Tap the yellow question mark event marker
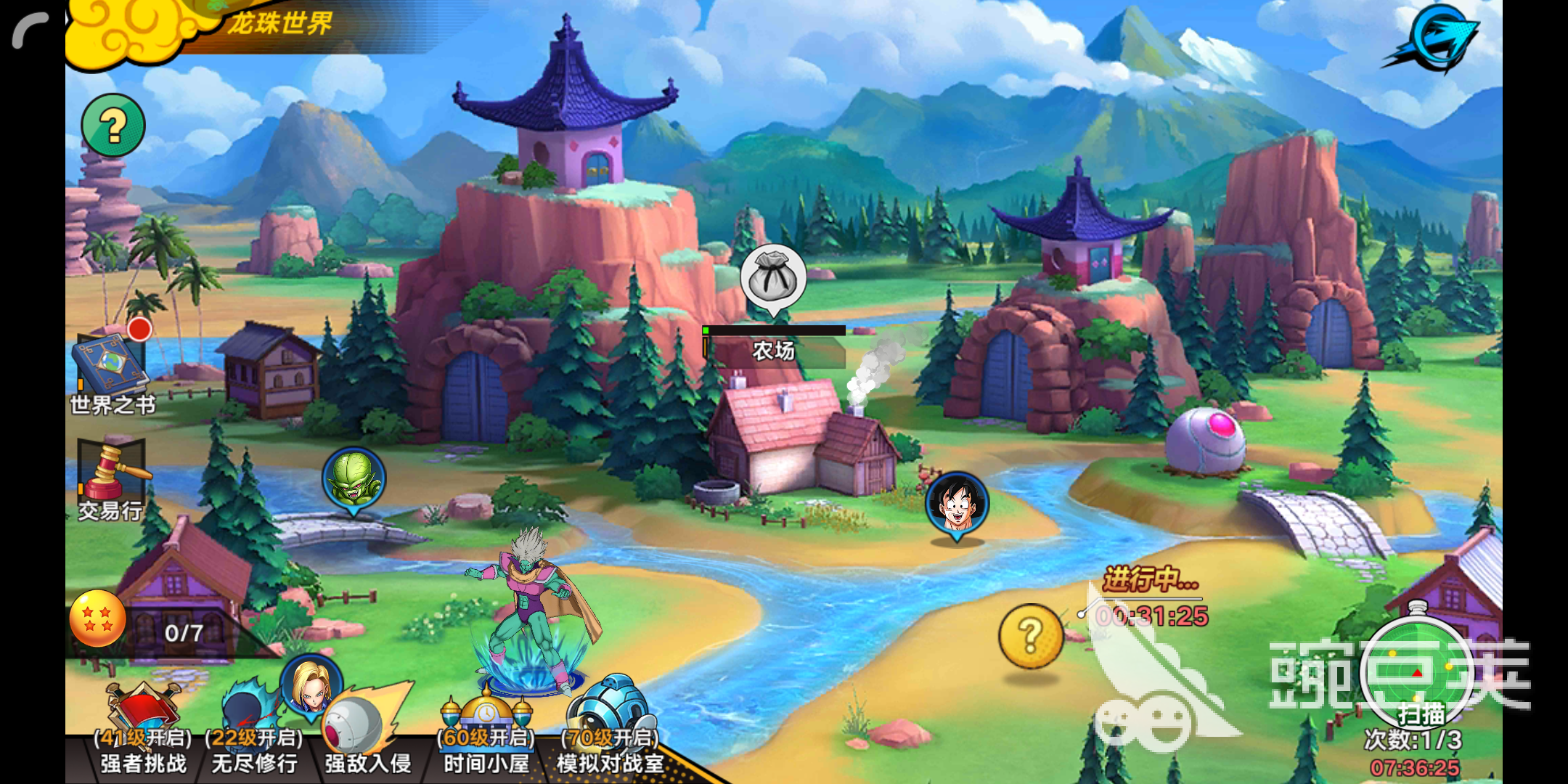 click(x=1030, y=636)
